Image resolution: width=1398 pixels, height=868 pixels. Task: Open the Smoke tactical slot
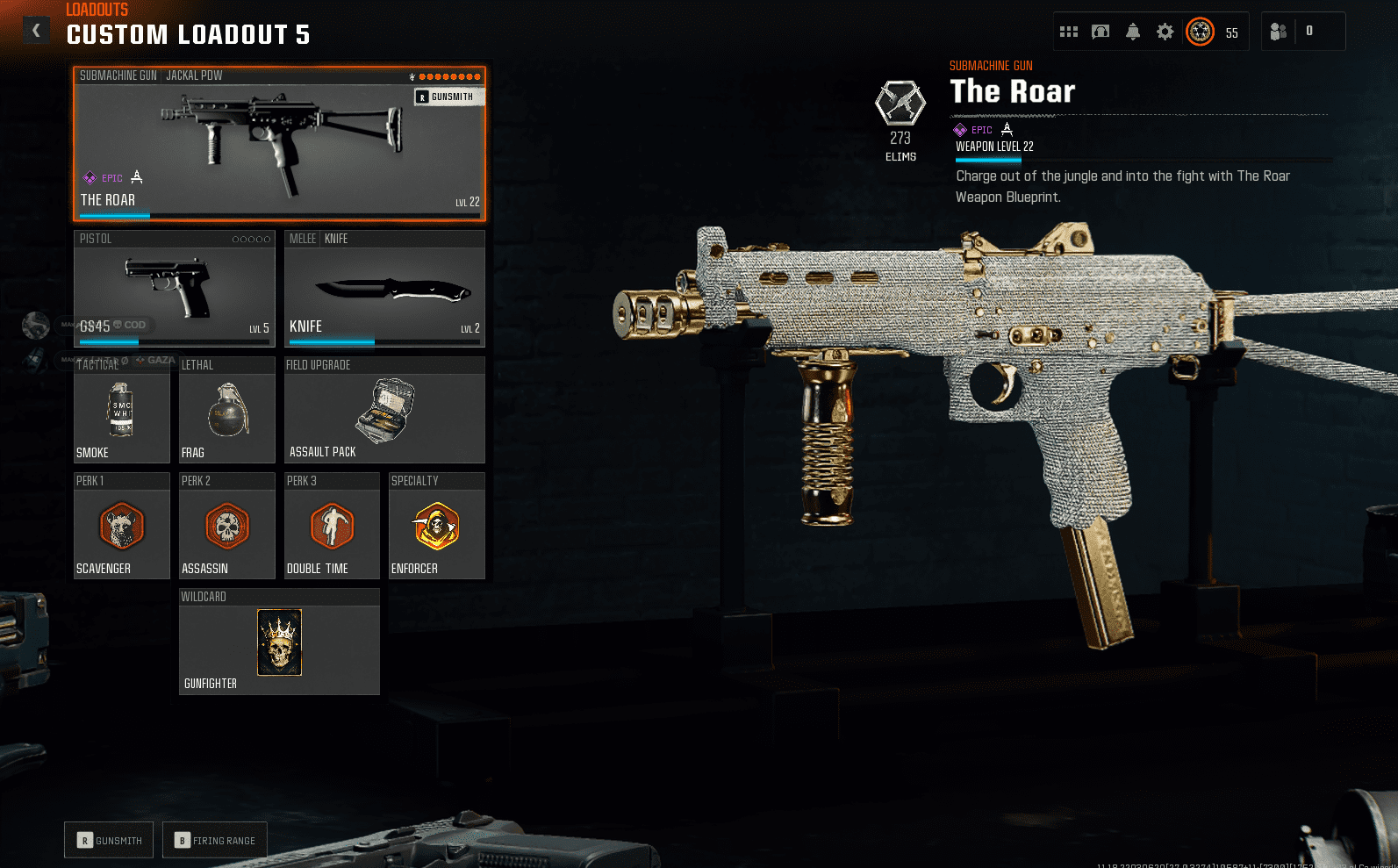121,410
